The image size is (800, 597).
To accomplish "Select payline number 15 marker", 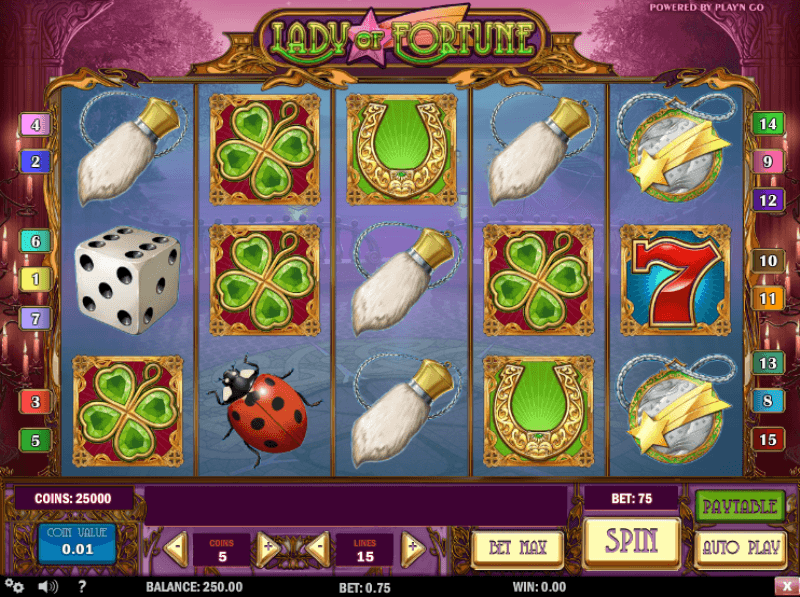I will point(767,439).
